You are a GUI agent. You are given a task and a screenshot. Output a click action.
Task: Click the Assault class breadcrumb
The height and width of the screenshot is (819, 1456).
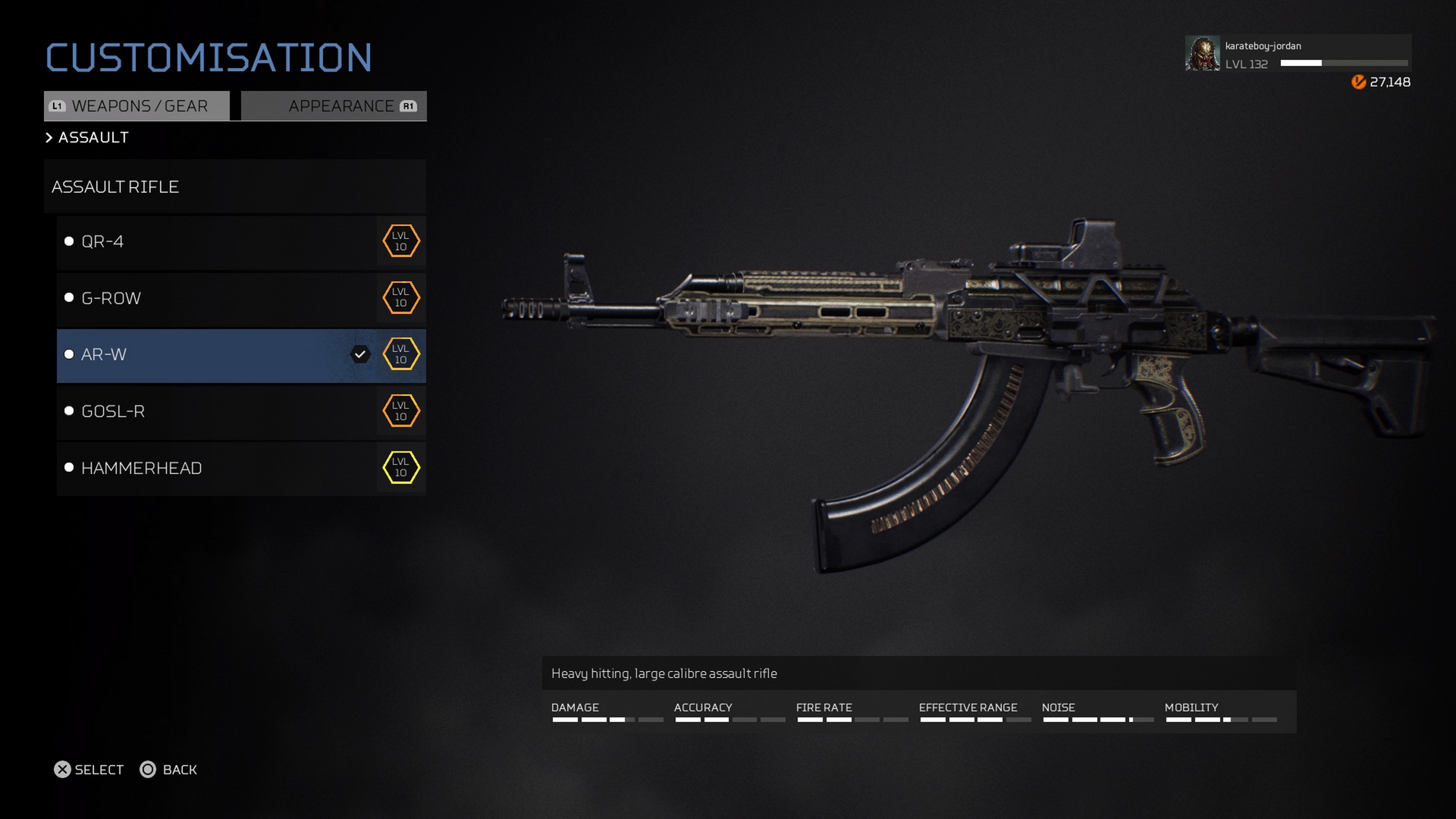93,137
